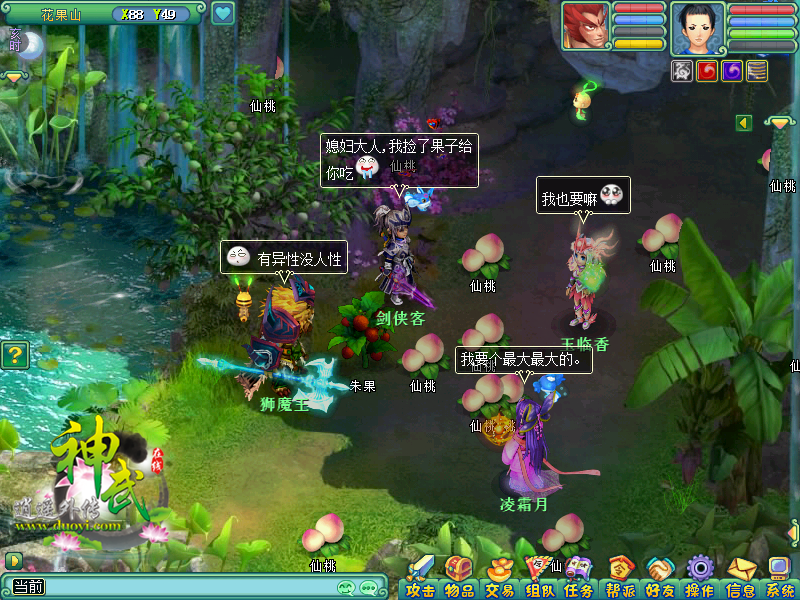
Task: Open the yellow question mark help
Action: pyautogui.click(x=13, y=354)
